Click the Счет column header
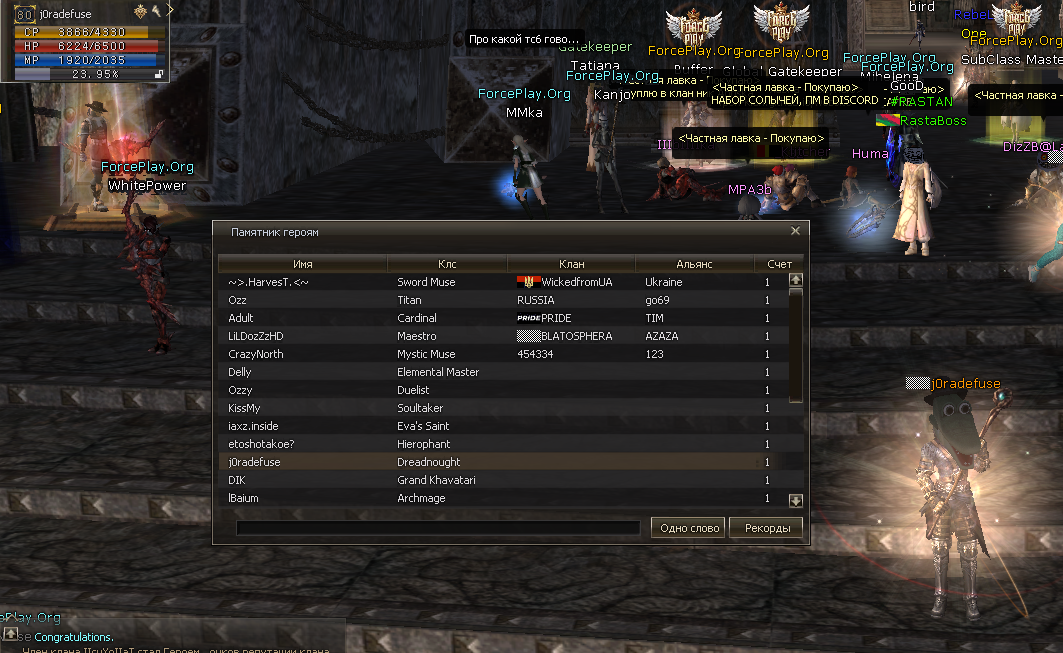This screenshot has width=1063, height=653. coord(779,264)
